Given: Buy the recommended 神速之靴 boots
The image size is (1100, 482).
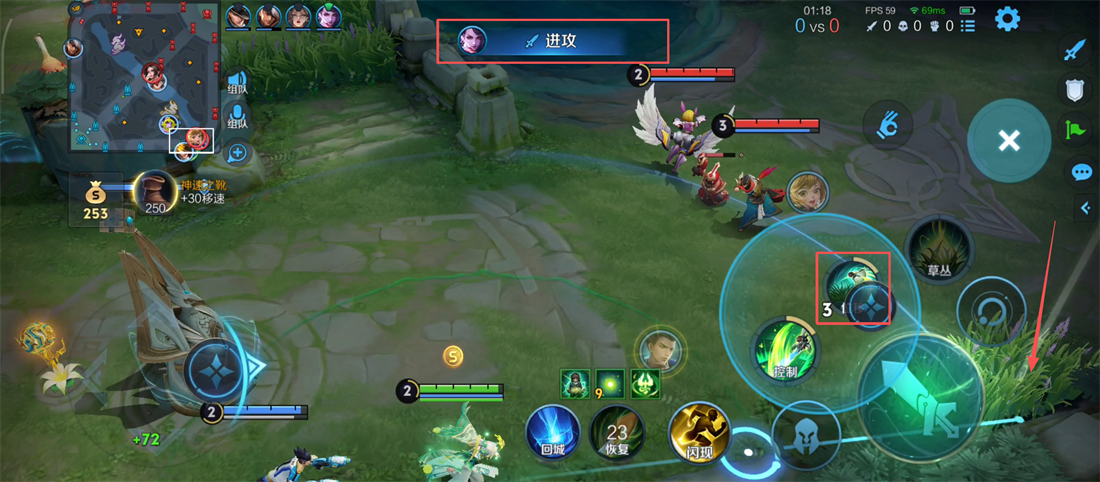Looking at the screenshot, I should (x=156, y=193).
